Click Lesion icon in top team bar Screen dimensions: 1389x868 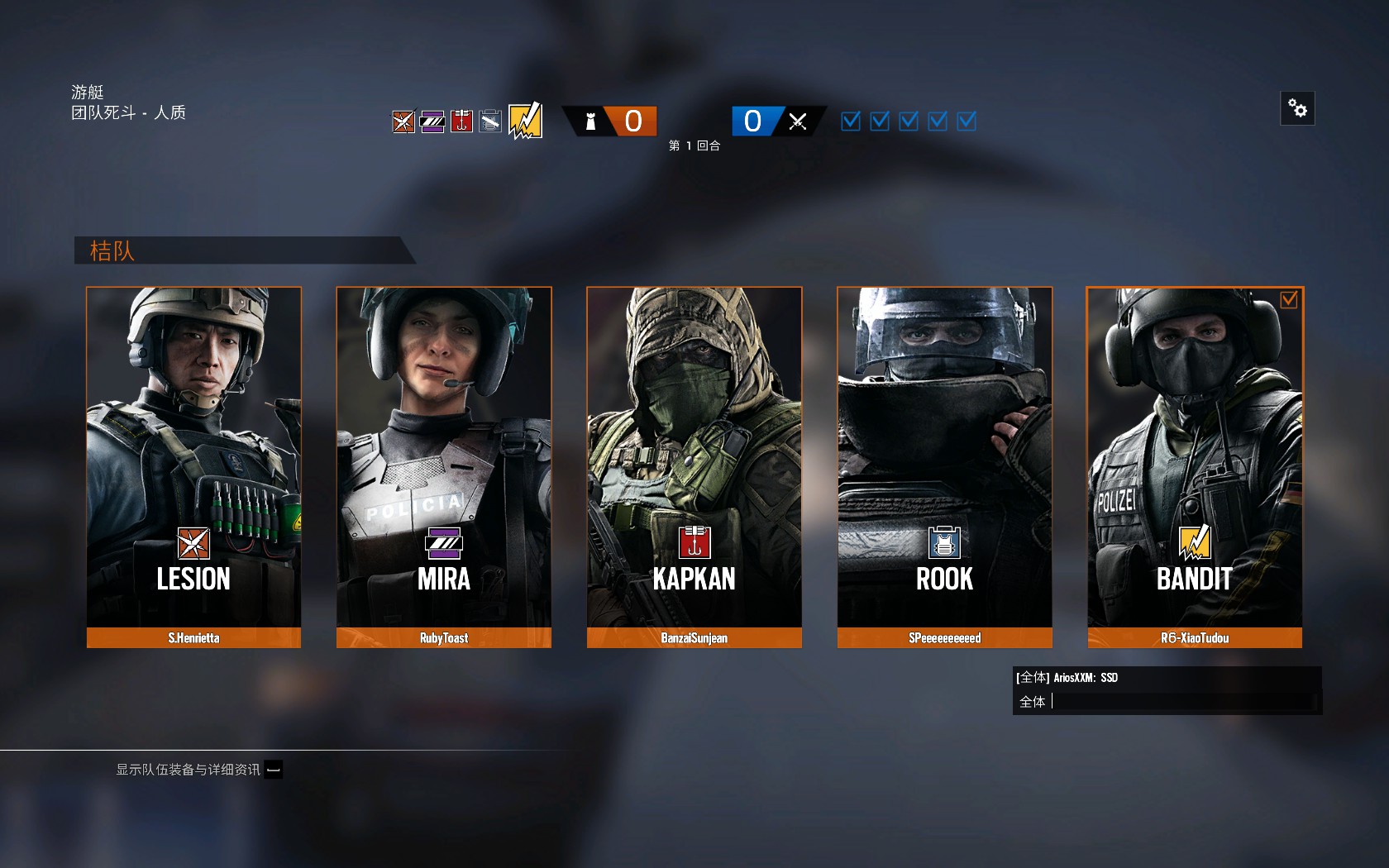click(x=403, y=122)
